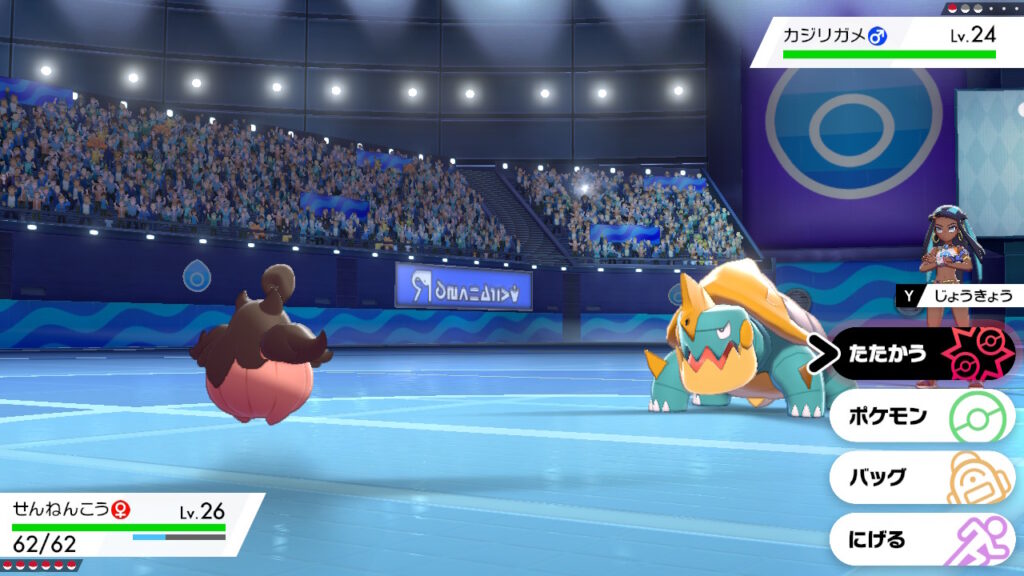This screenshot has width=1024, height=576.
Task: Select the たたかう (Fight) command
Action: pos(920,354)
